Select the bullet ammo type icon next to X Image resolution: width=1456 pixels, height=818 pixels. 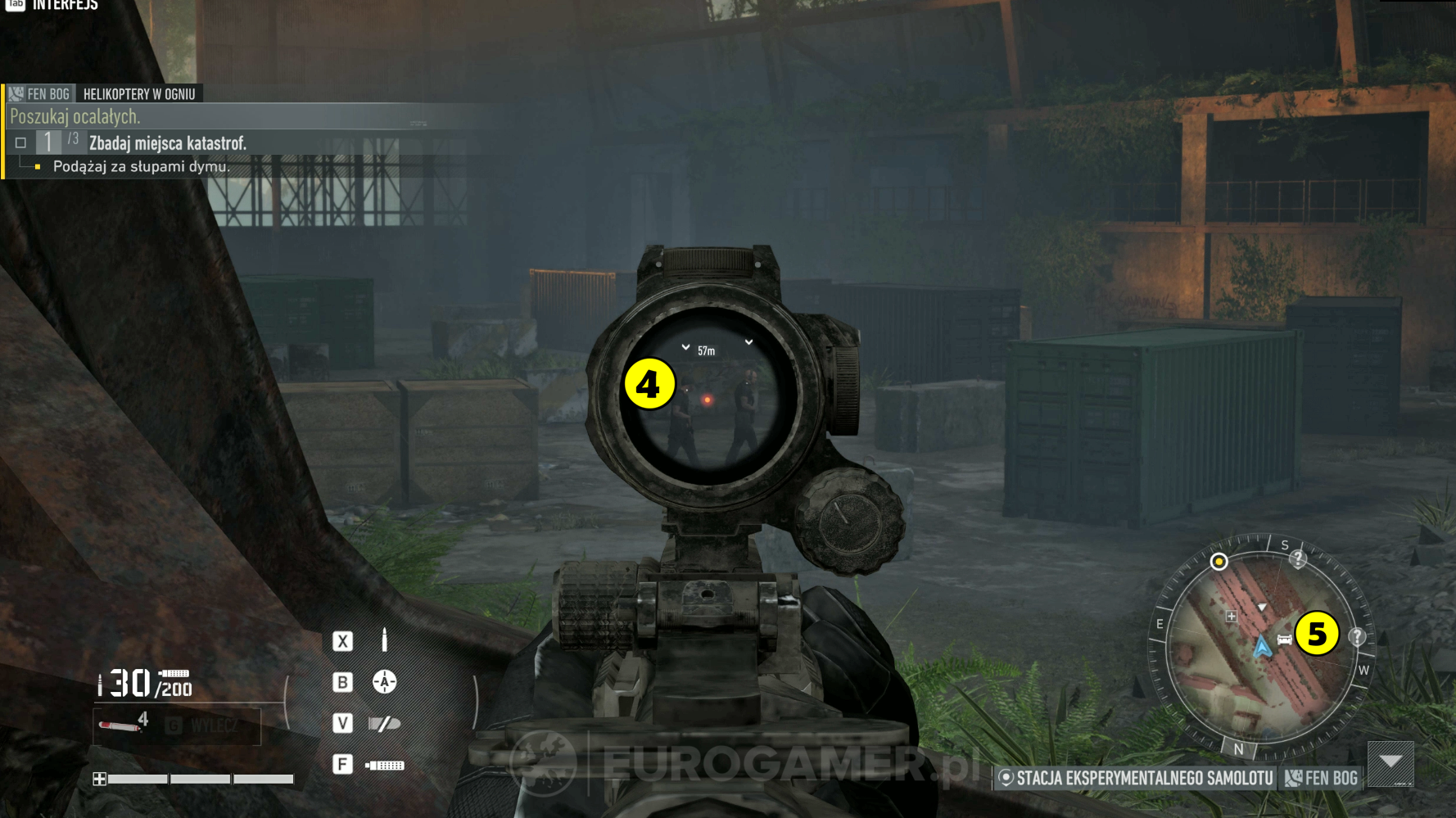pos(383,640)
